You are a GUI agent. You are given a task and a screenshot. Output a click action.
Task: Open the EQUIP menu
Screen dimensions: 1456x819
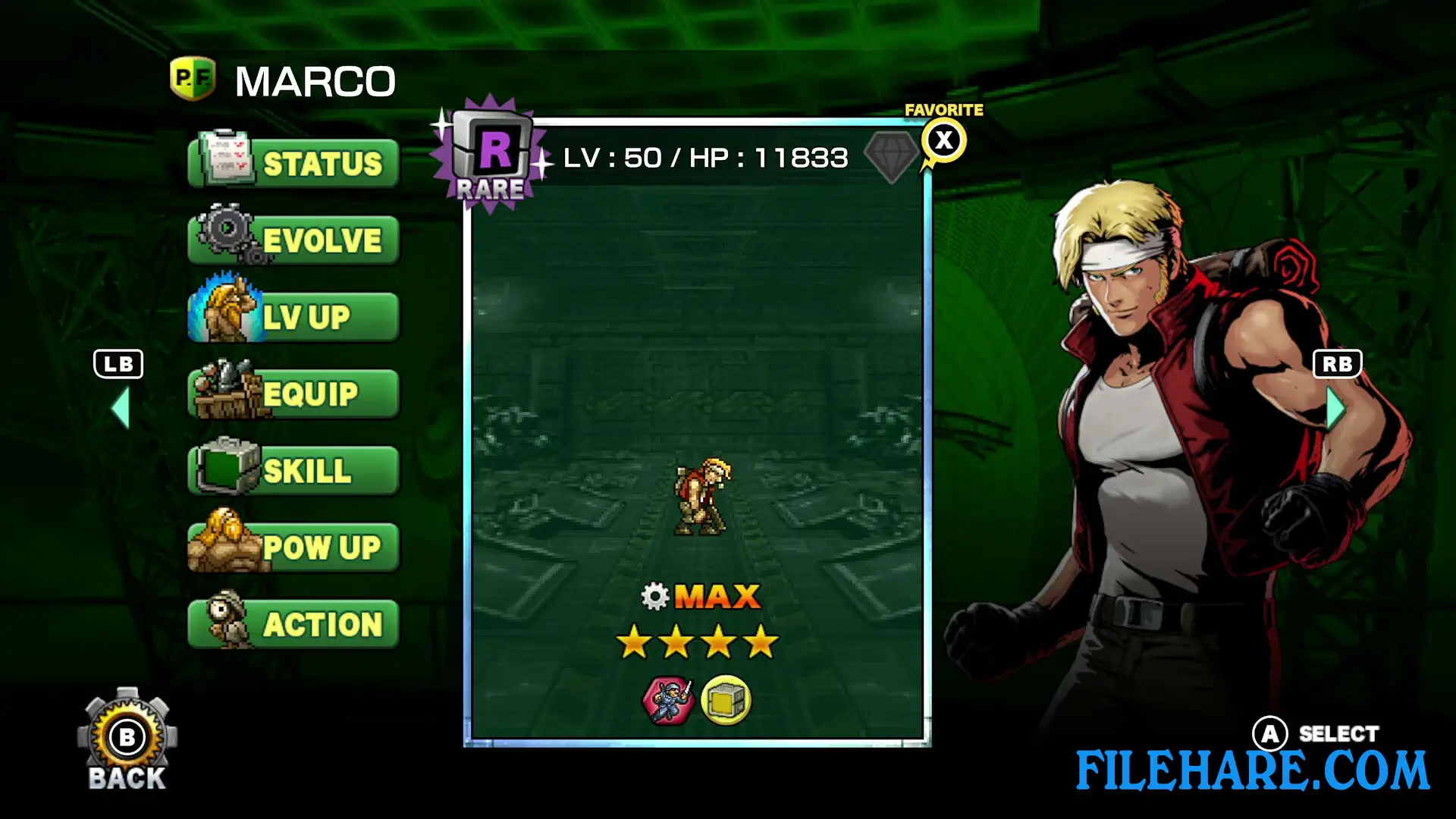click(x=294, y=394)
